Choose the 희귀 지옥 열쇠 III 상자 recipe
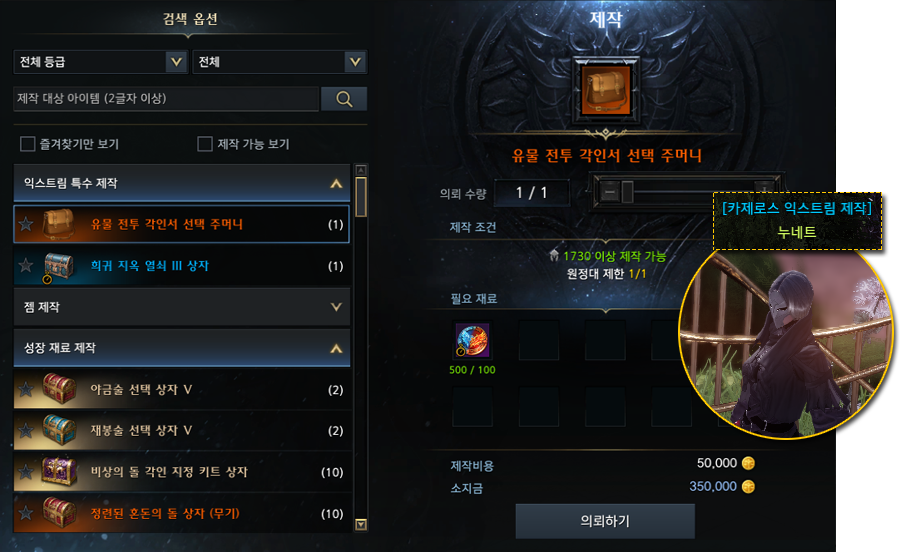 [182, 266]
